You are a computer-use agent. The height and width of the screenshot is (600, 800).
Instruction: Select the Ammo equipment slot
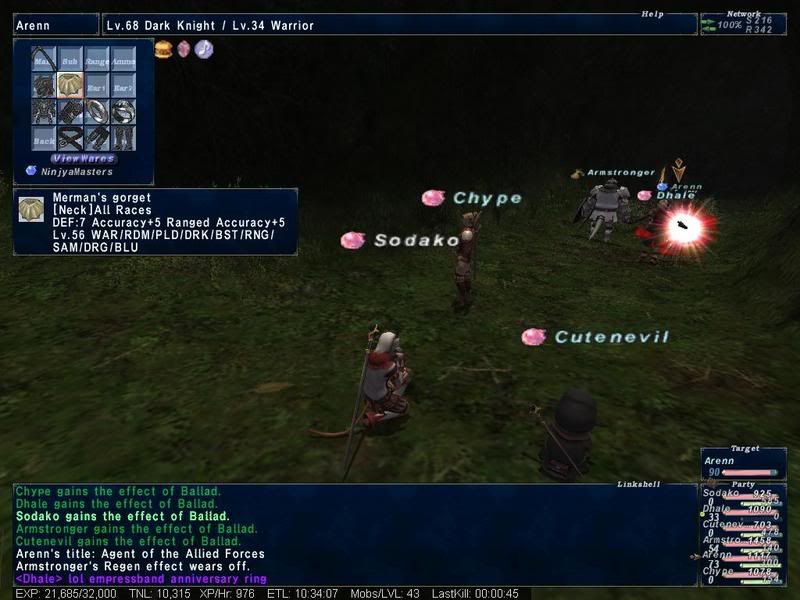(x=123, y=60)
